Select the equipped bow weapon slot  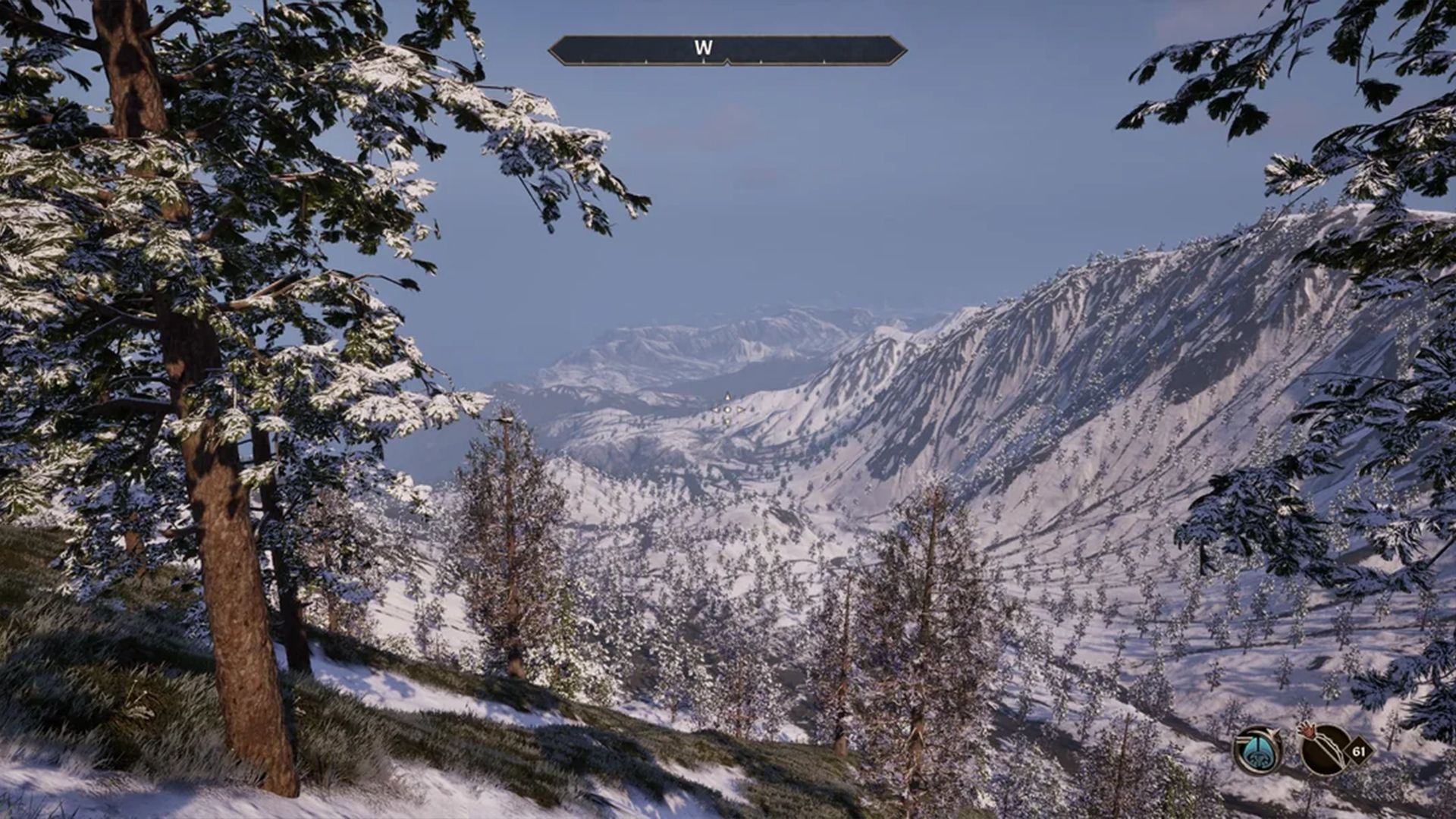pyautogui.click(x=1324, y=750)
